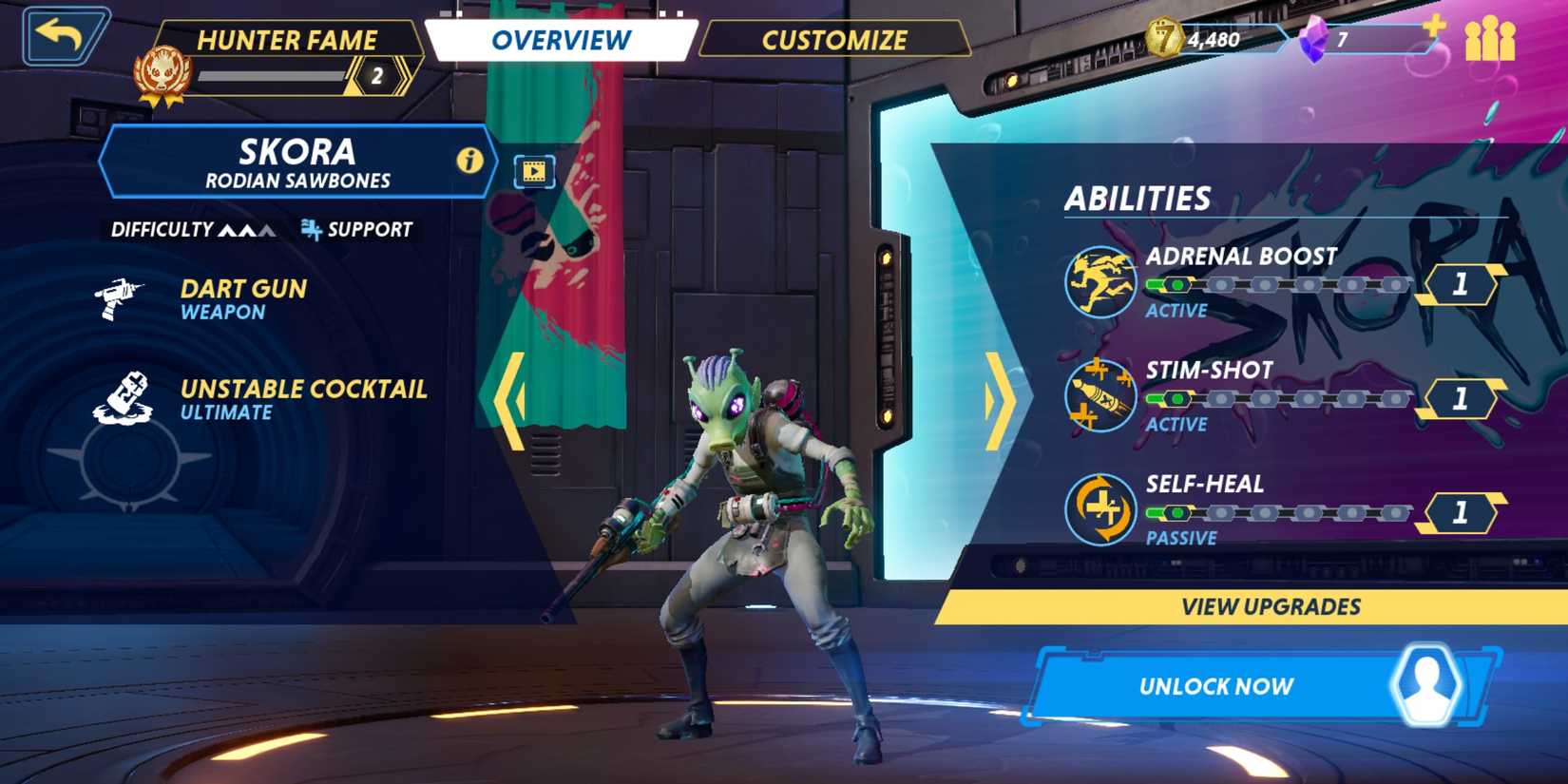Open the Overview tab
The image size is (1568, 784).
561,40
